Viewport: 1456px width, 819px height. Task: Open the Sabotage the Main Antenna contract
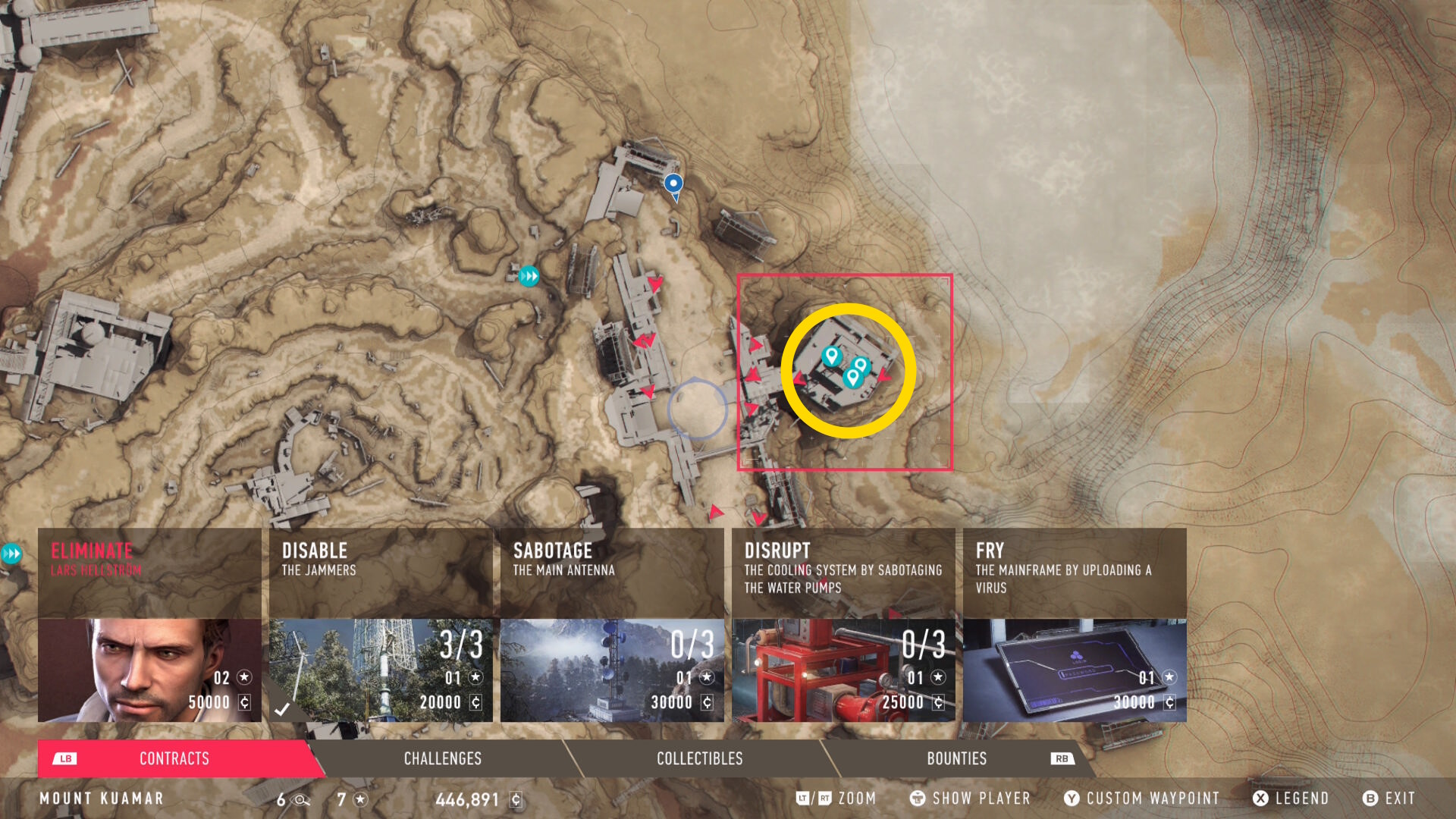(612, 625)
